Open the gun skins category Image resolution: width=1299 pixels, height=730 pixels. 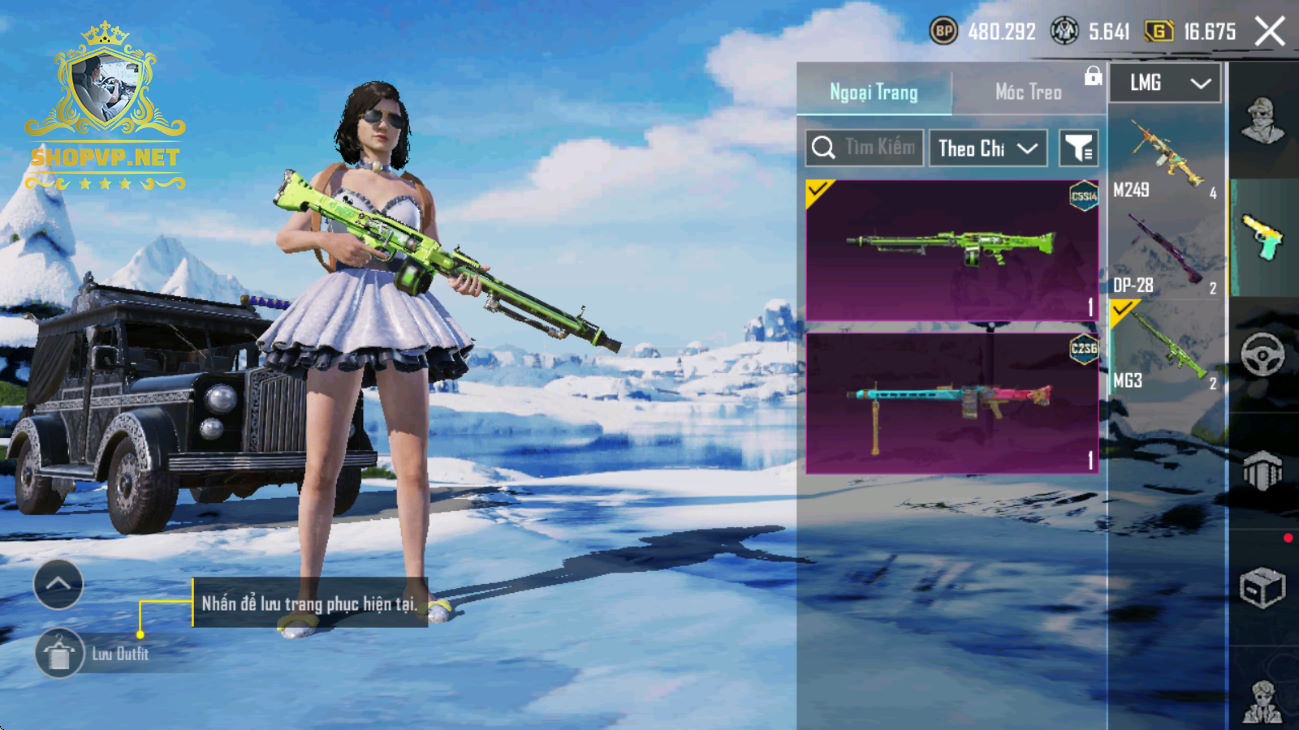point(1263,238)
